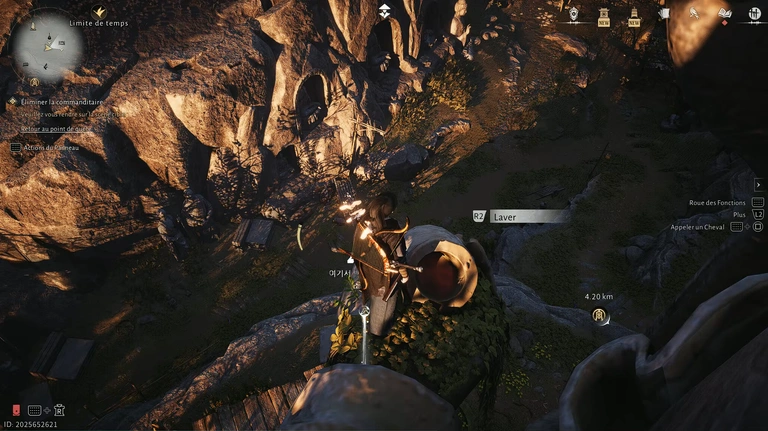Screen dimensions: 768x431
Task: Open the second icon marked NEW
Action: [x=634, y=15]
